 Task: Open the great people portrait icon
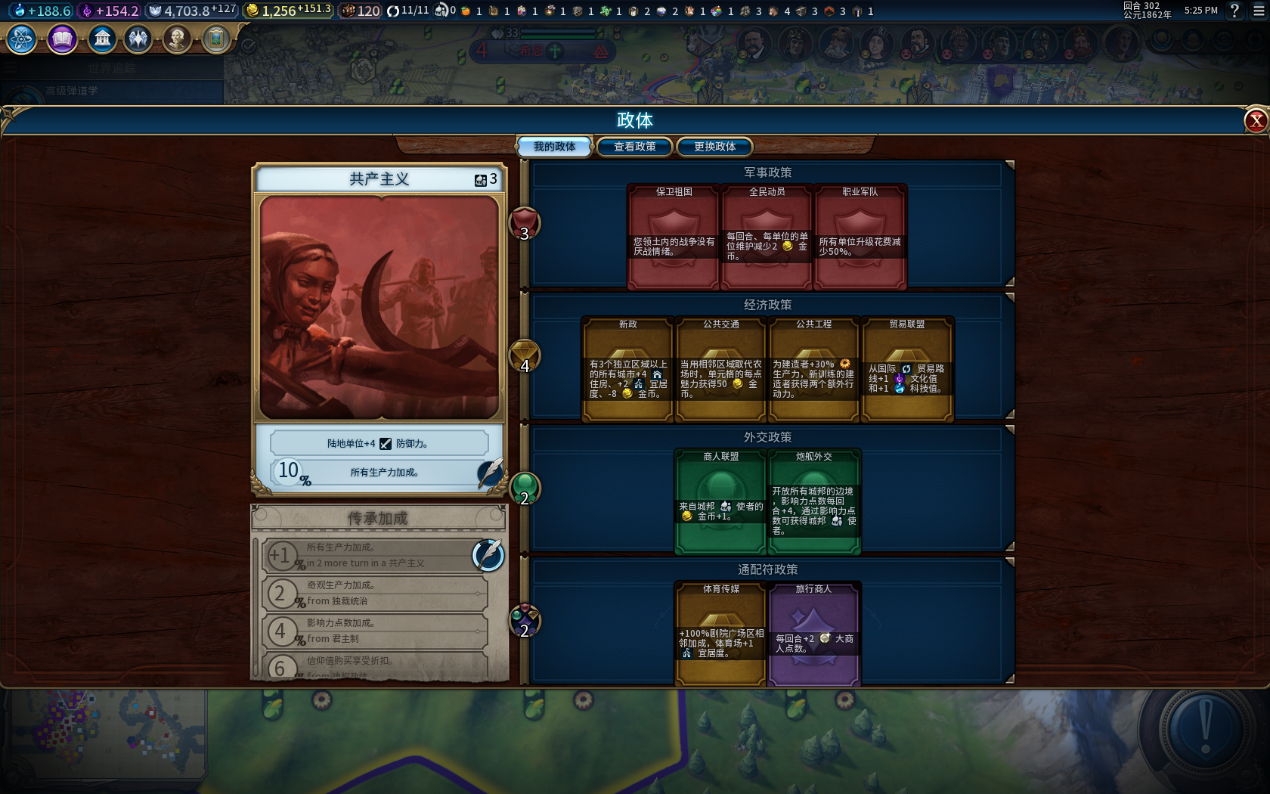click(x=177, y=39)
